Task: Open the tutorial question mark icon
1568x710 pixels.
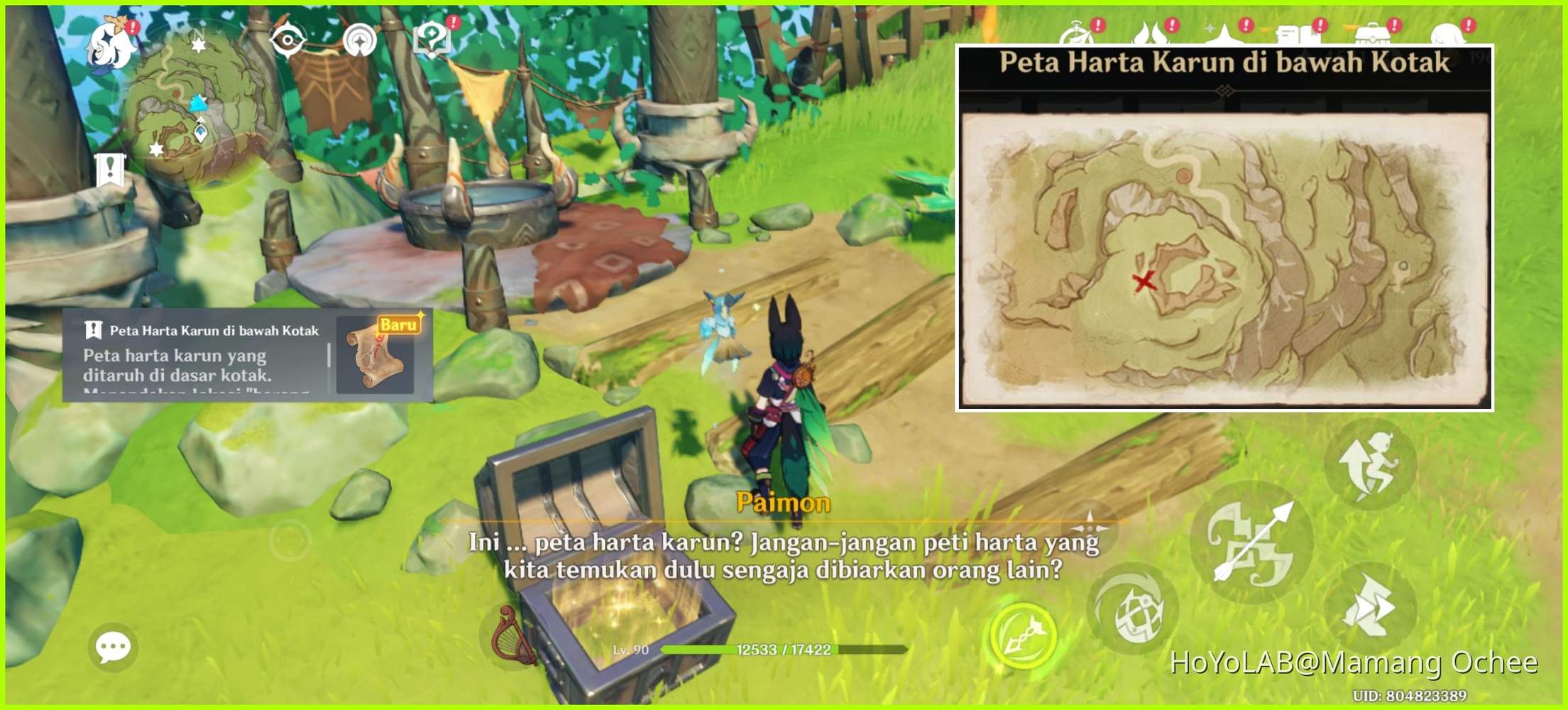Action: [x=430, y=38]
